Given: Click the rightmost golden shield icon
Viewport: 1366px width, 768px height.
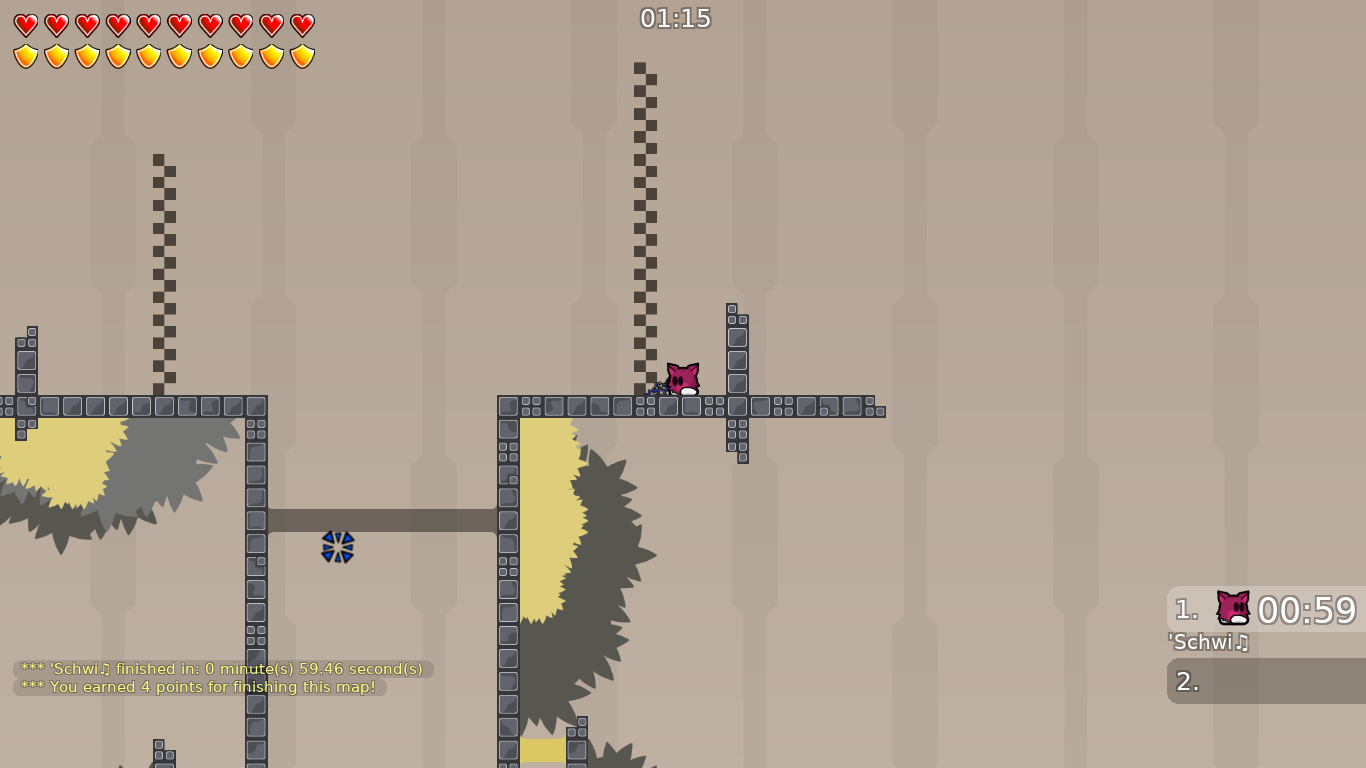Looking at the screenshot, I should pyautogui.click(x=301, y=54).
